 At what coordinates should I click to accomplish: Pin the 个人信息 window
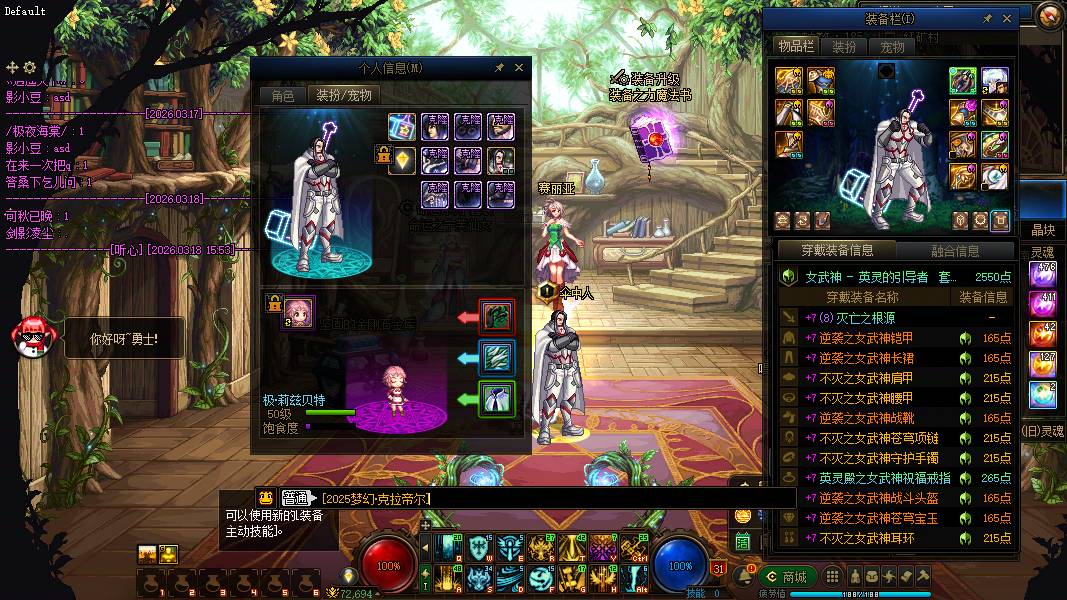tap(499, 68)
